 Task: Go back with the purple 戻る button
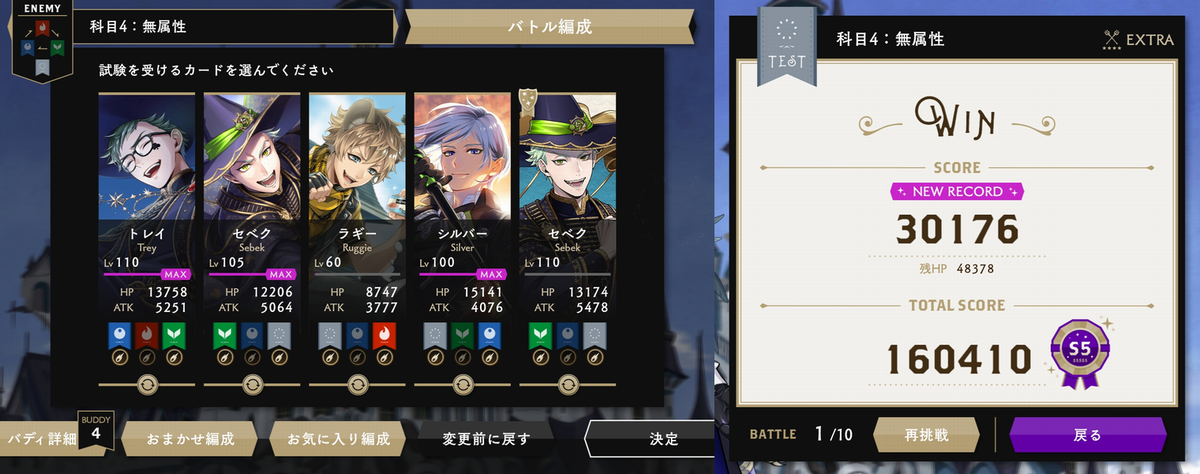1086,435
